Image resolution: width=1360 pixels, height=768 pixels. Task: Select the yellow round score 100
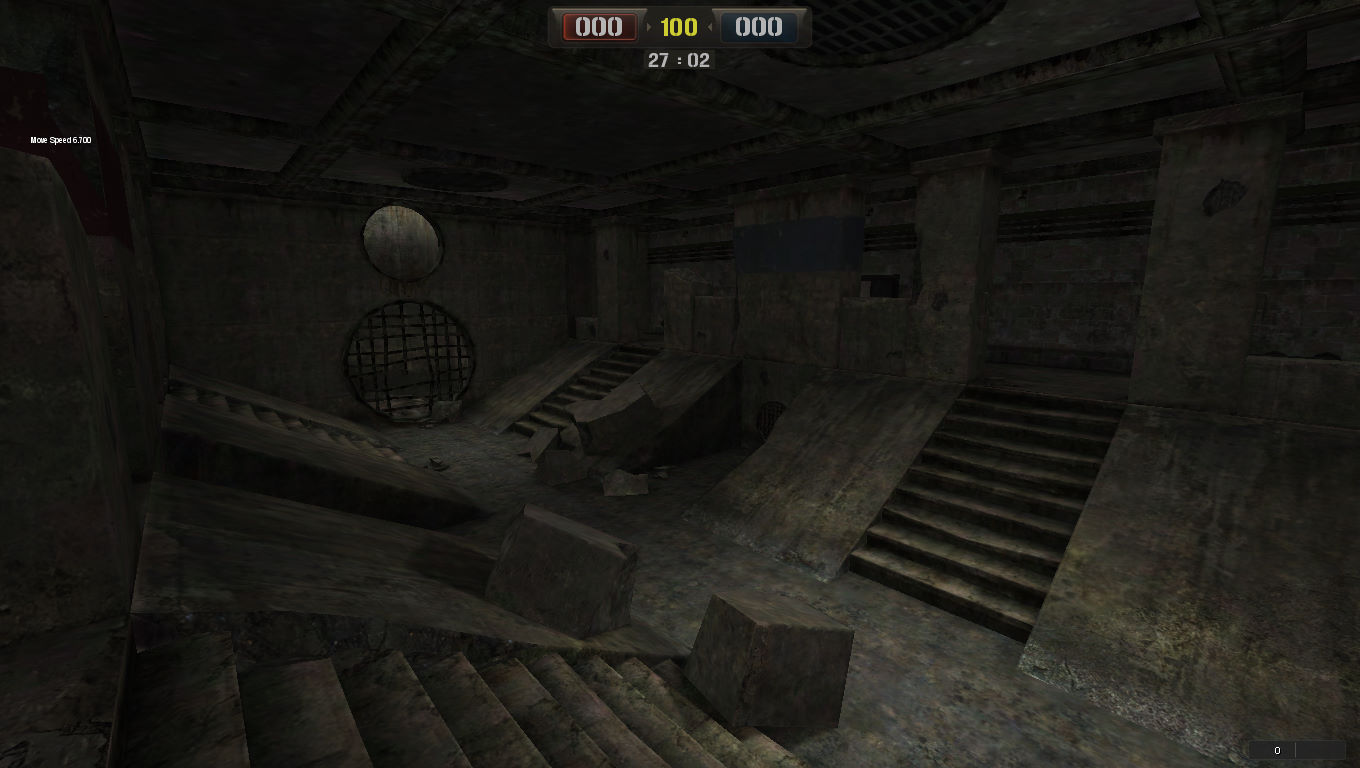pos(679,27)
